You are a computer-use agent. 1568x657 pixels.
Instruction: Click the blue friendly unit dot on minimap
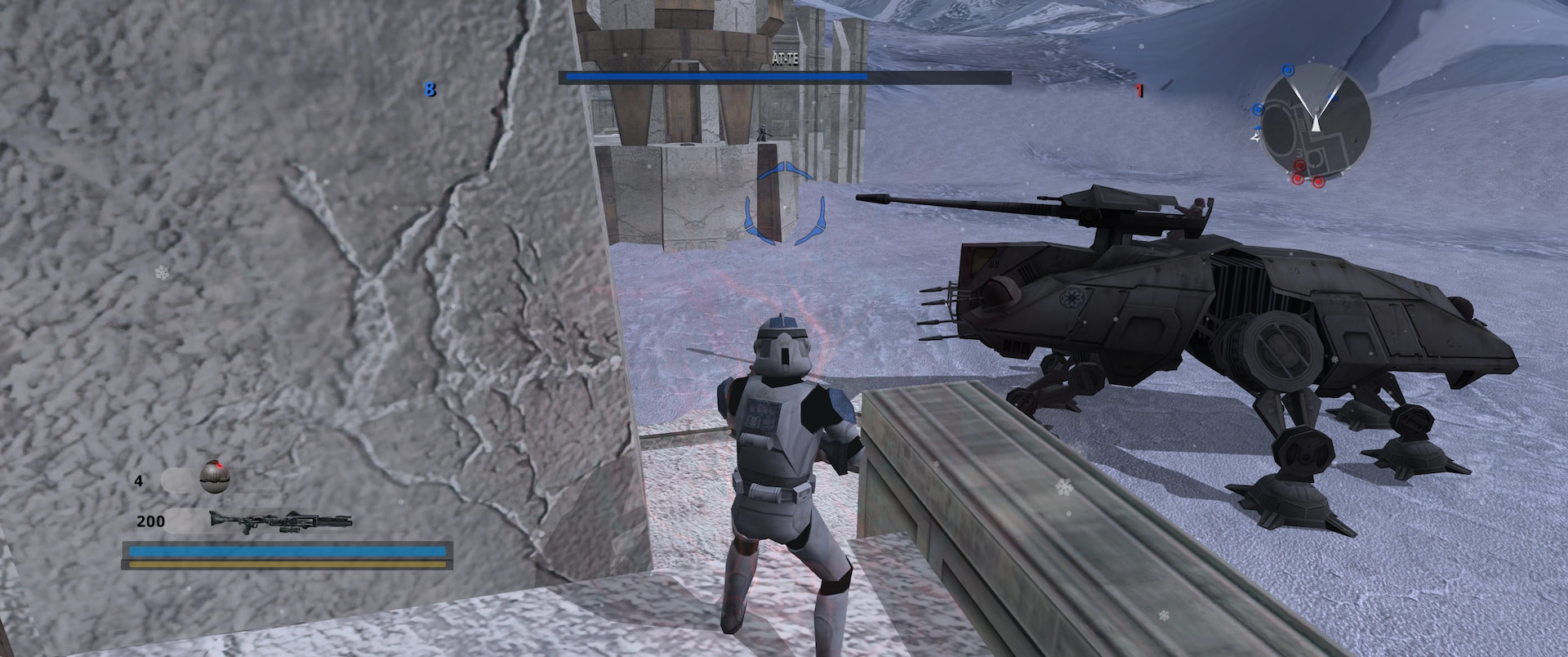pos(1332,96)
